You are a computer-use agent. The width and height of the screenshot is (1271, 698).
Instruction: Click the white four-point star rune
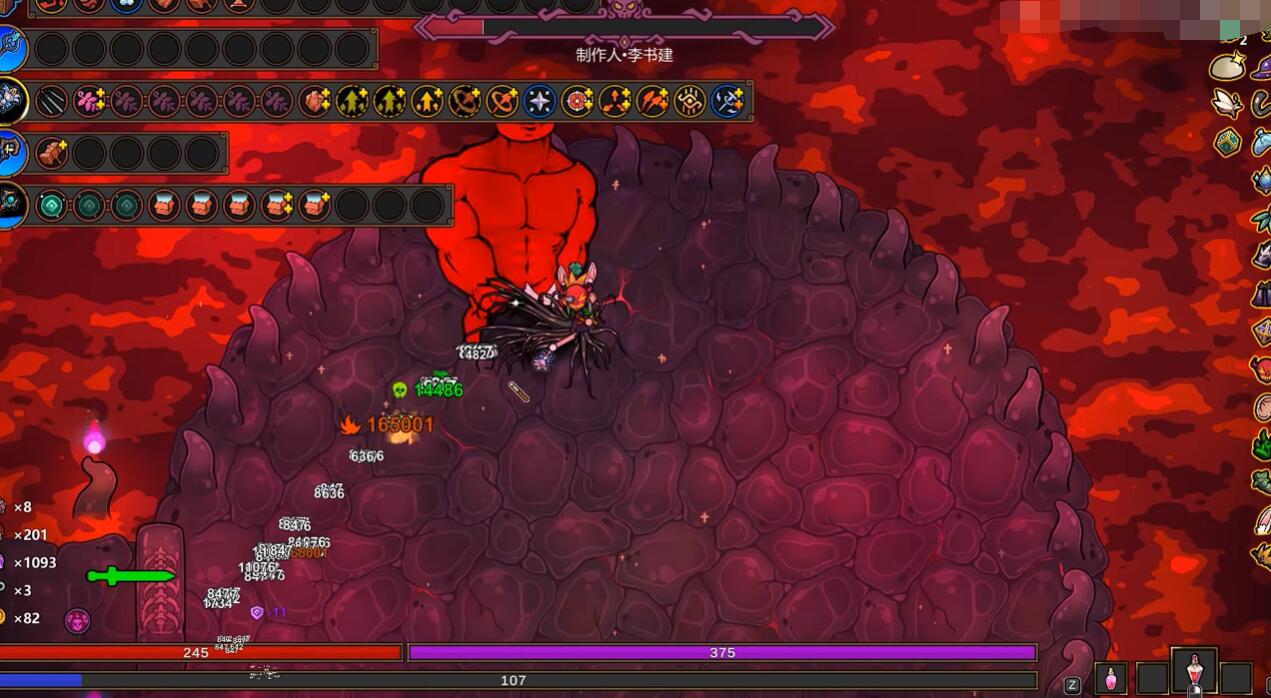540,101
